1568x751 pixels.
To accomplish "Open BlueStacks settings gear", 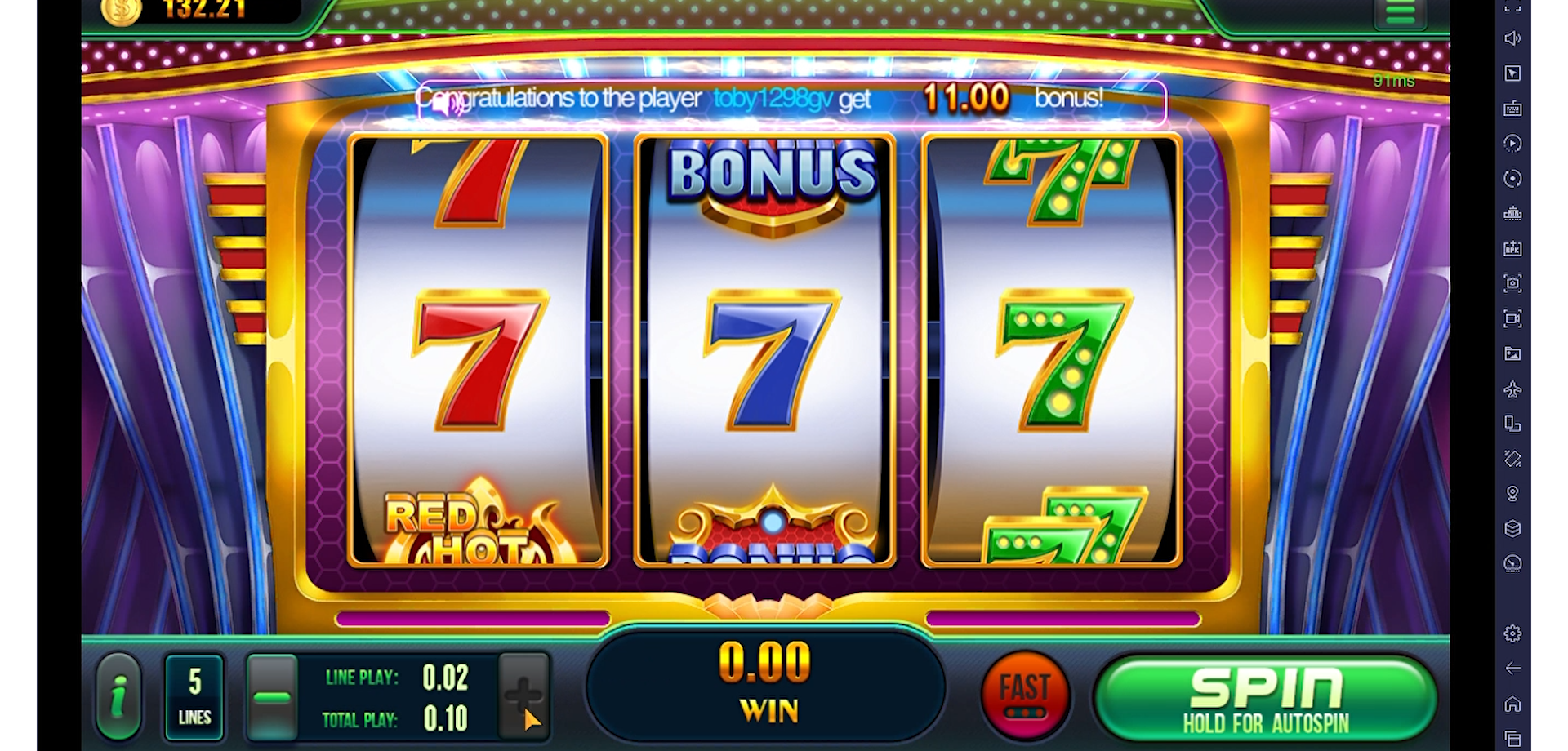I will (1513, 633).
